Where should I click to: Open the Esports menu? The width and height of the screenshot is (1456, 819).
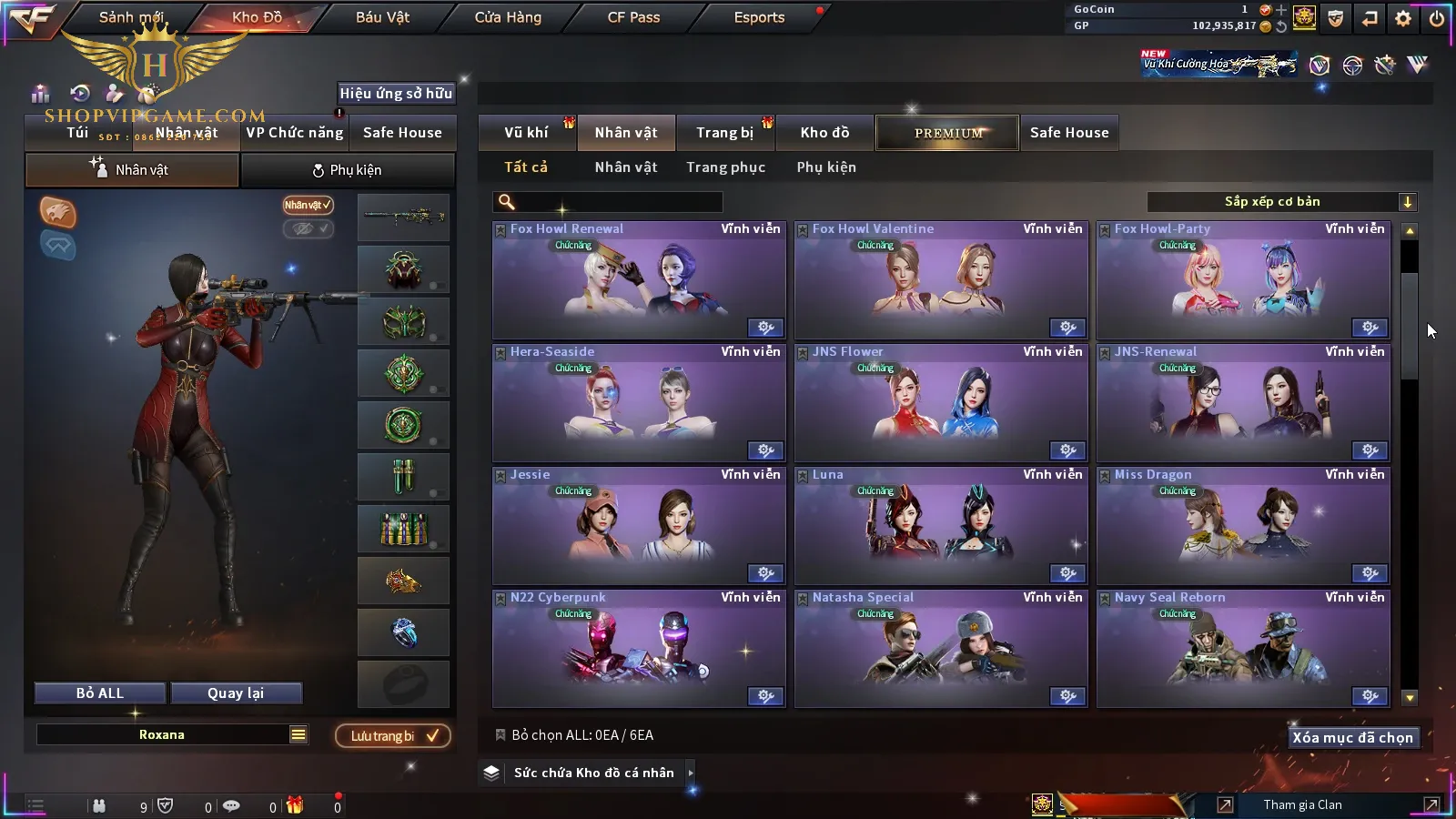[759, 17]
